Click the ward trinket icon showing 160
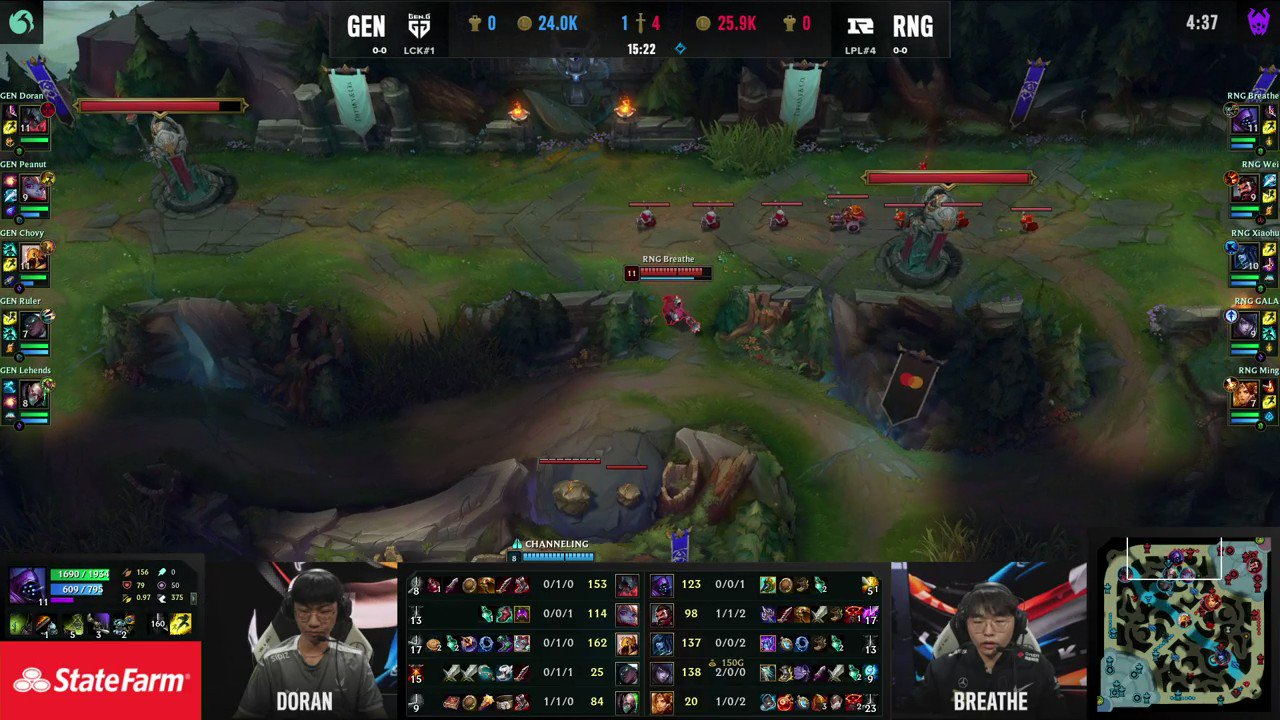This screenshot has height=720, width=1280. (x=157, y=624)
